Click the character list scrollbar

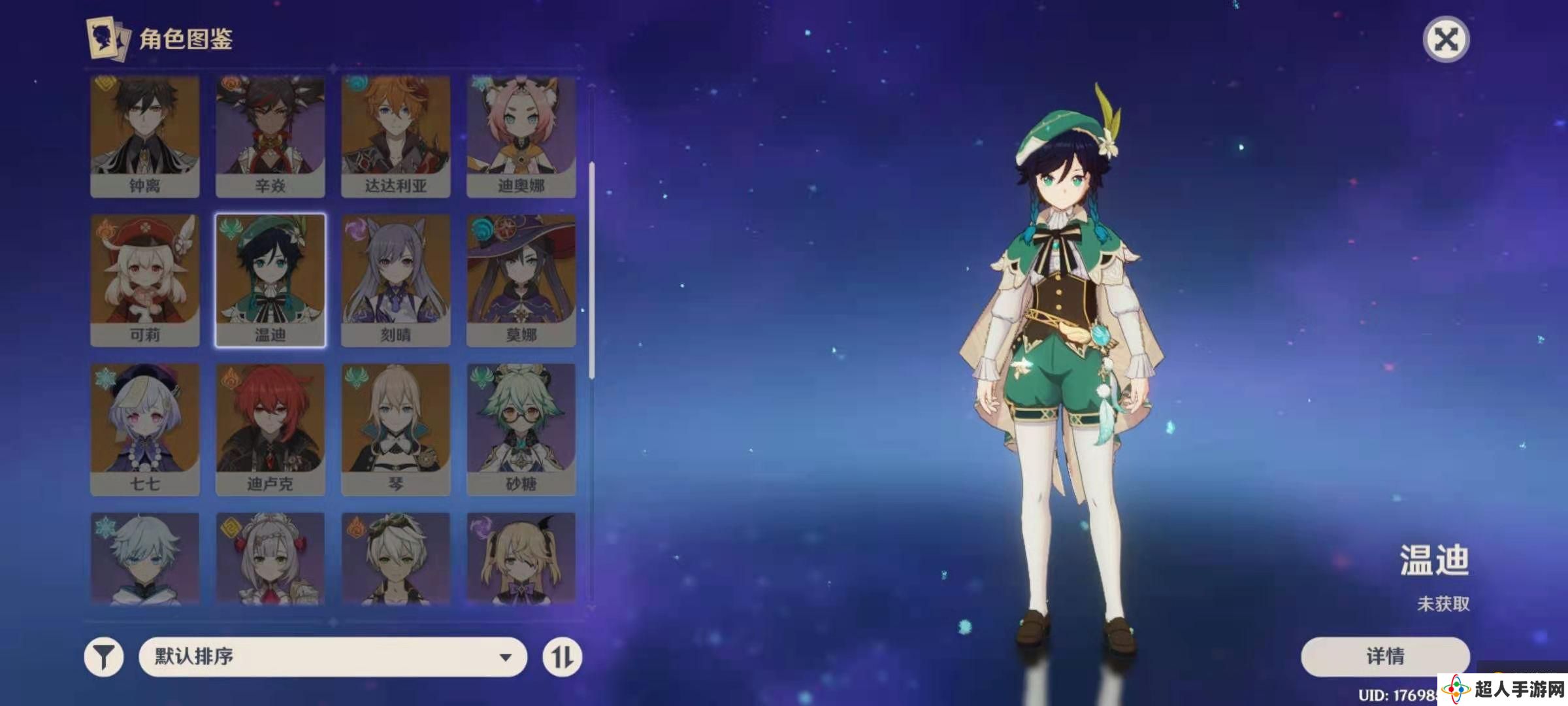[592, 269]
